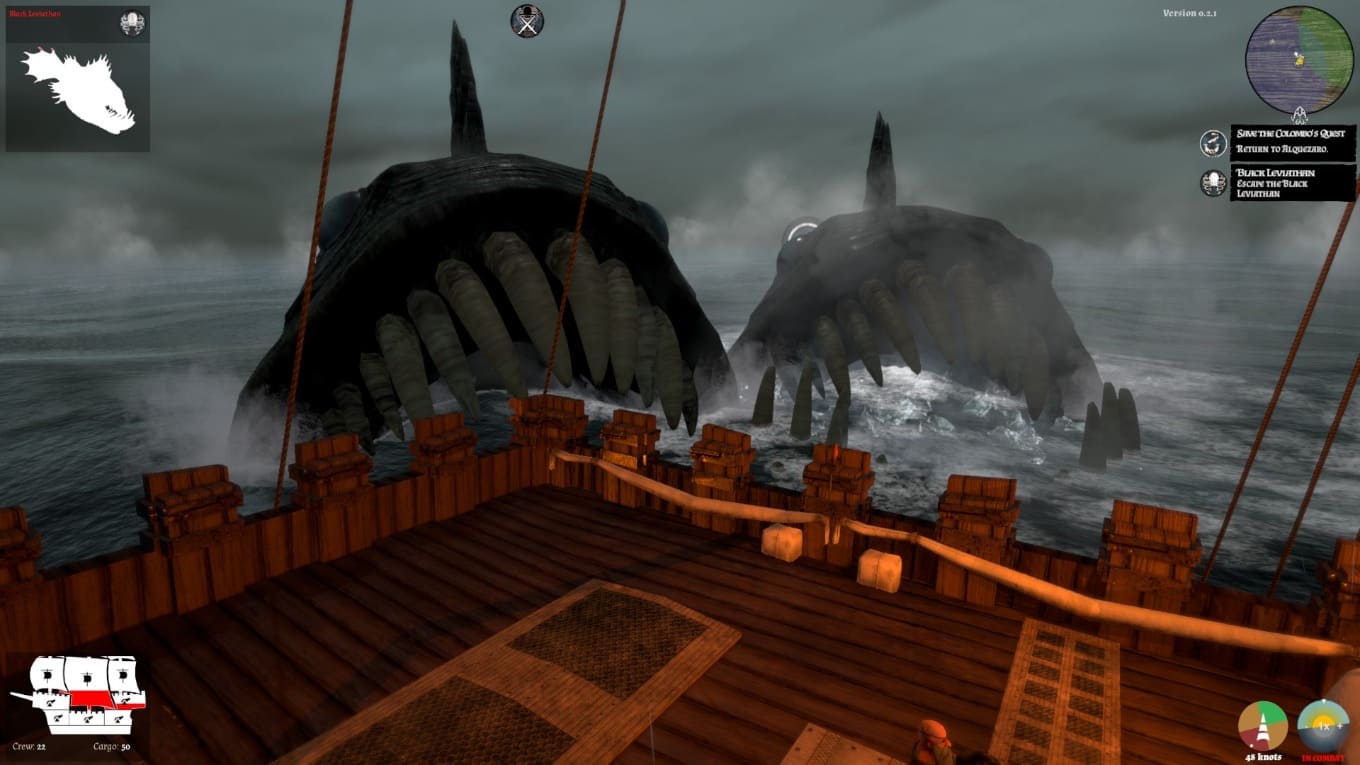Open the ship damage status diagram
The height and width of the screenshot is (765, 1360).
pos(78,694)
